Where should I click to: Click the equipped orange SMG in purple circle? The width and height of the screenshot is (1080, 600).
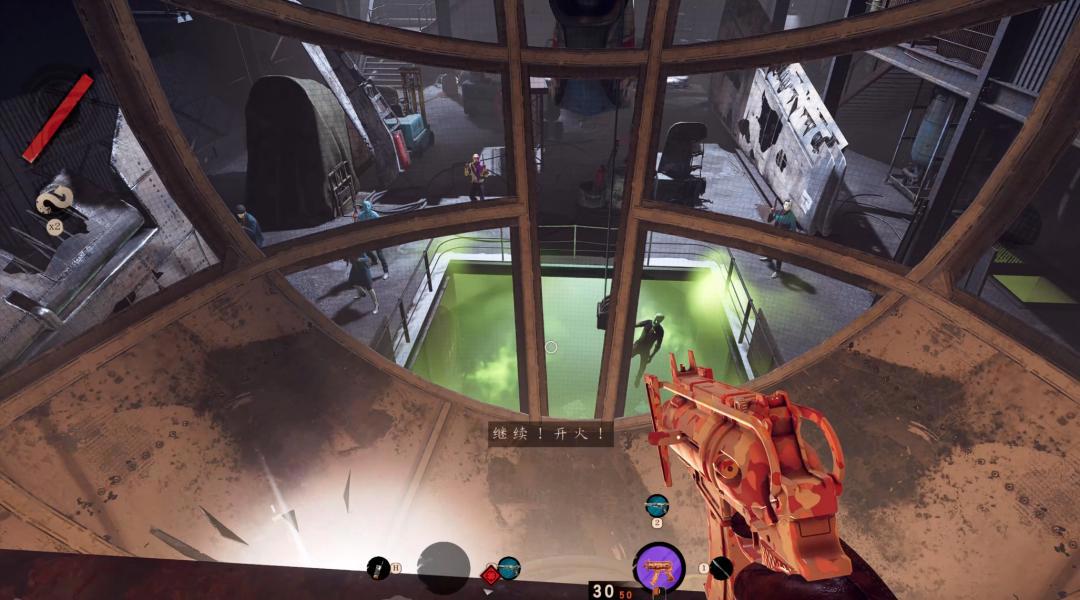[x=659, y=567]
